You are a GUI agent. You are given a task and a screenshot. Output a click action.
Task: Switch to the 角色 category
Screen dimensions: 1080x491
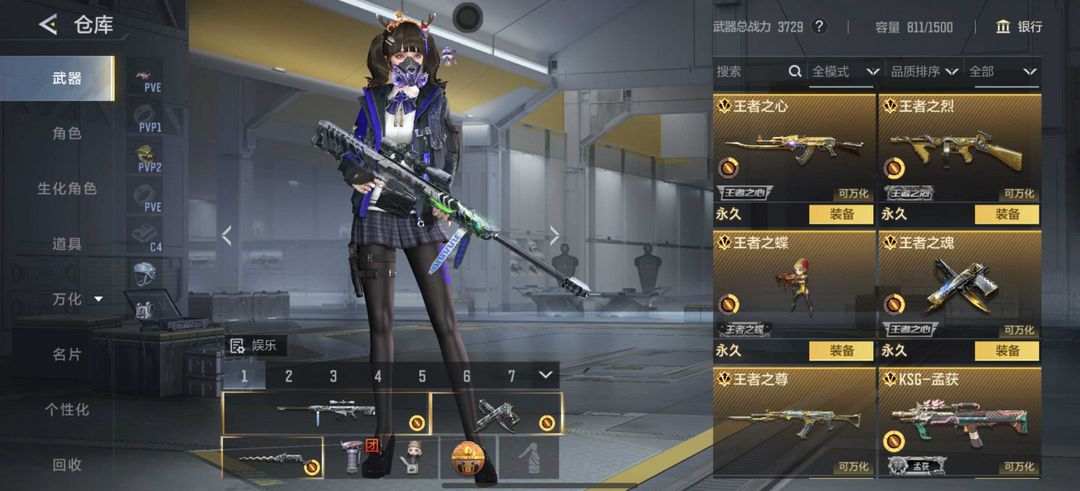[67, 133]
